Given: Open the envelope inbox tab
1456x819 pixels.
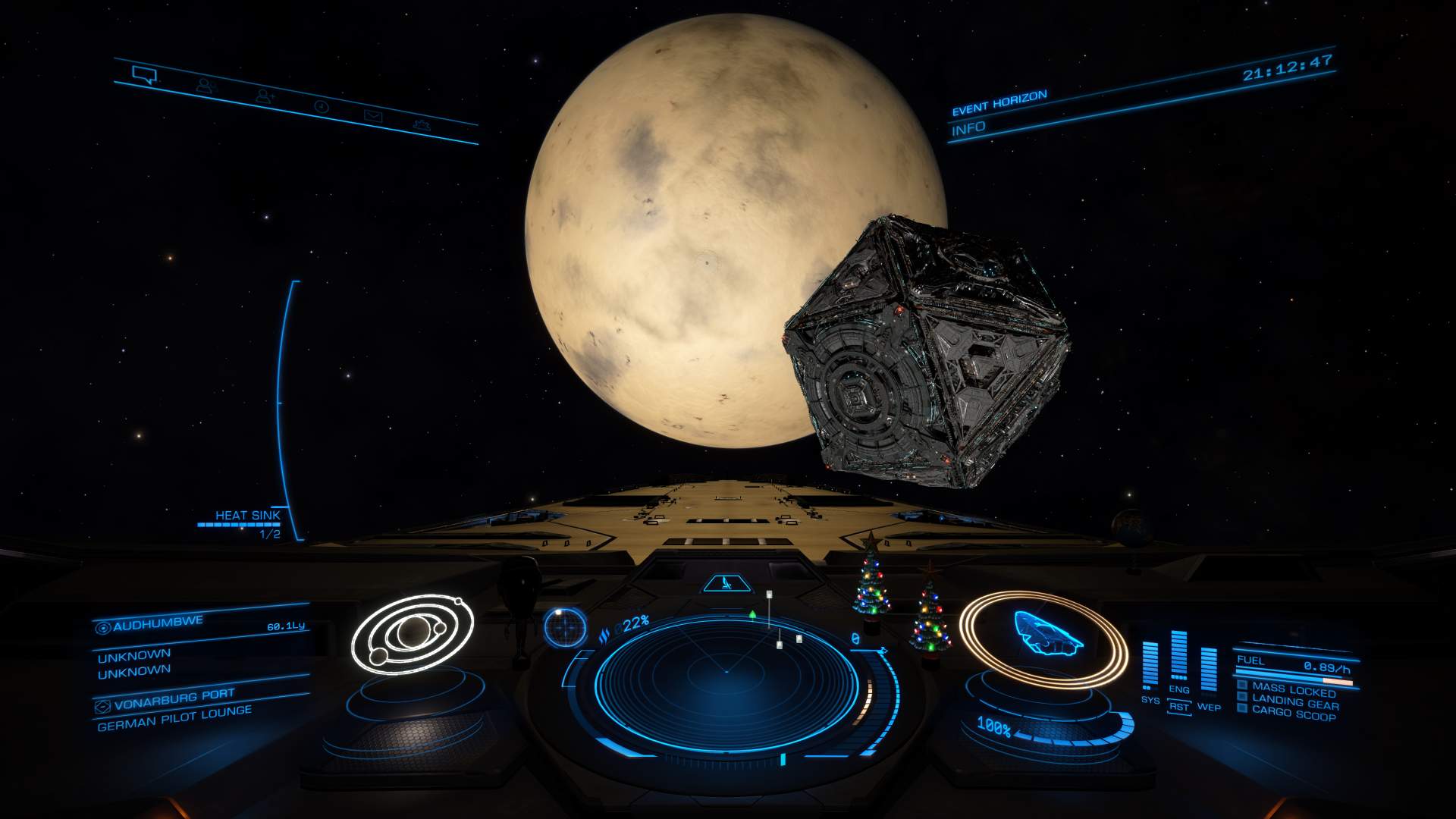Looking at the screenshot, I should coord(373,116).
